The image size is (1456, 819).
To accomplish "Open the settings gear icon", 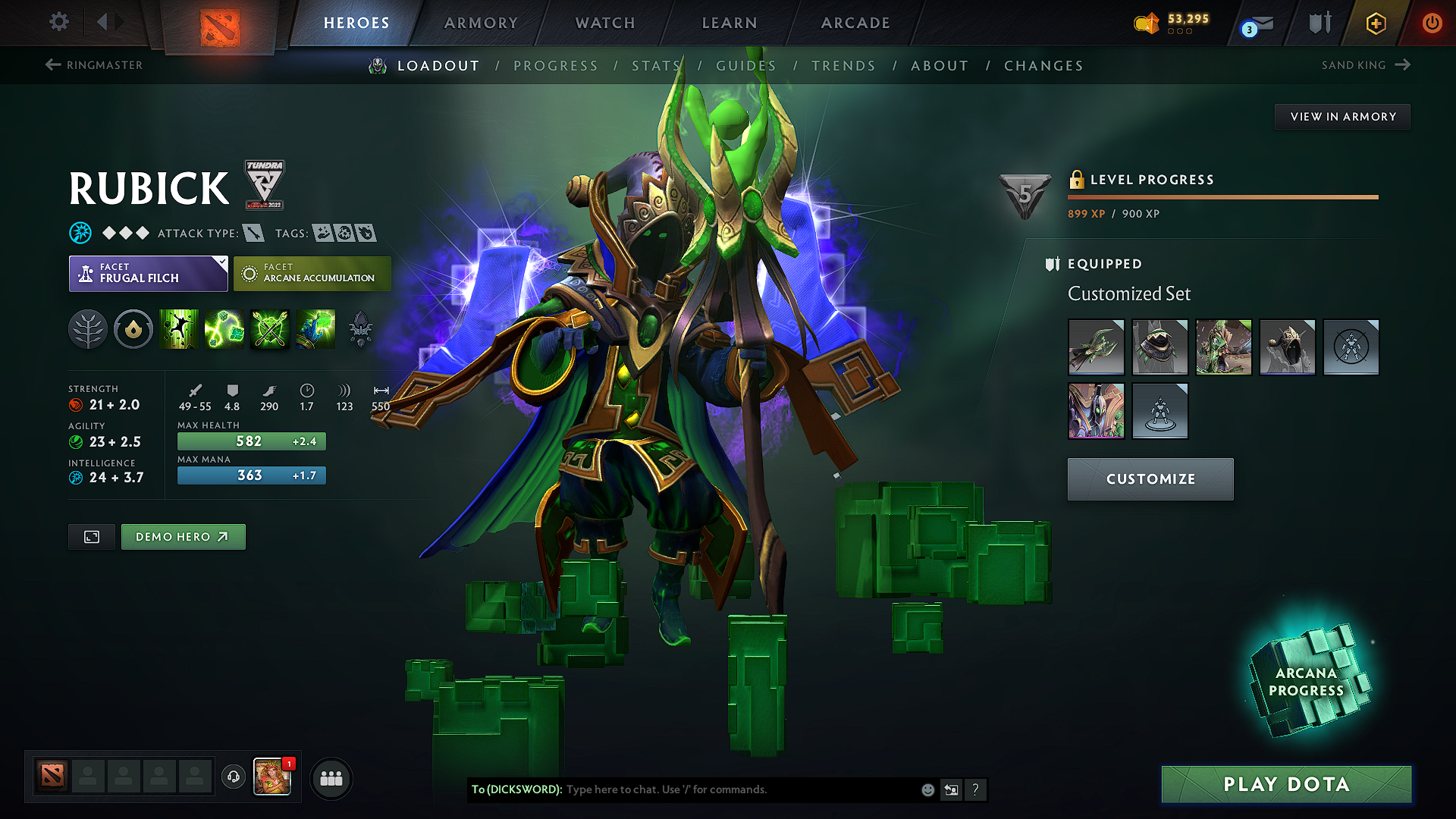I will pos(58,22).
